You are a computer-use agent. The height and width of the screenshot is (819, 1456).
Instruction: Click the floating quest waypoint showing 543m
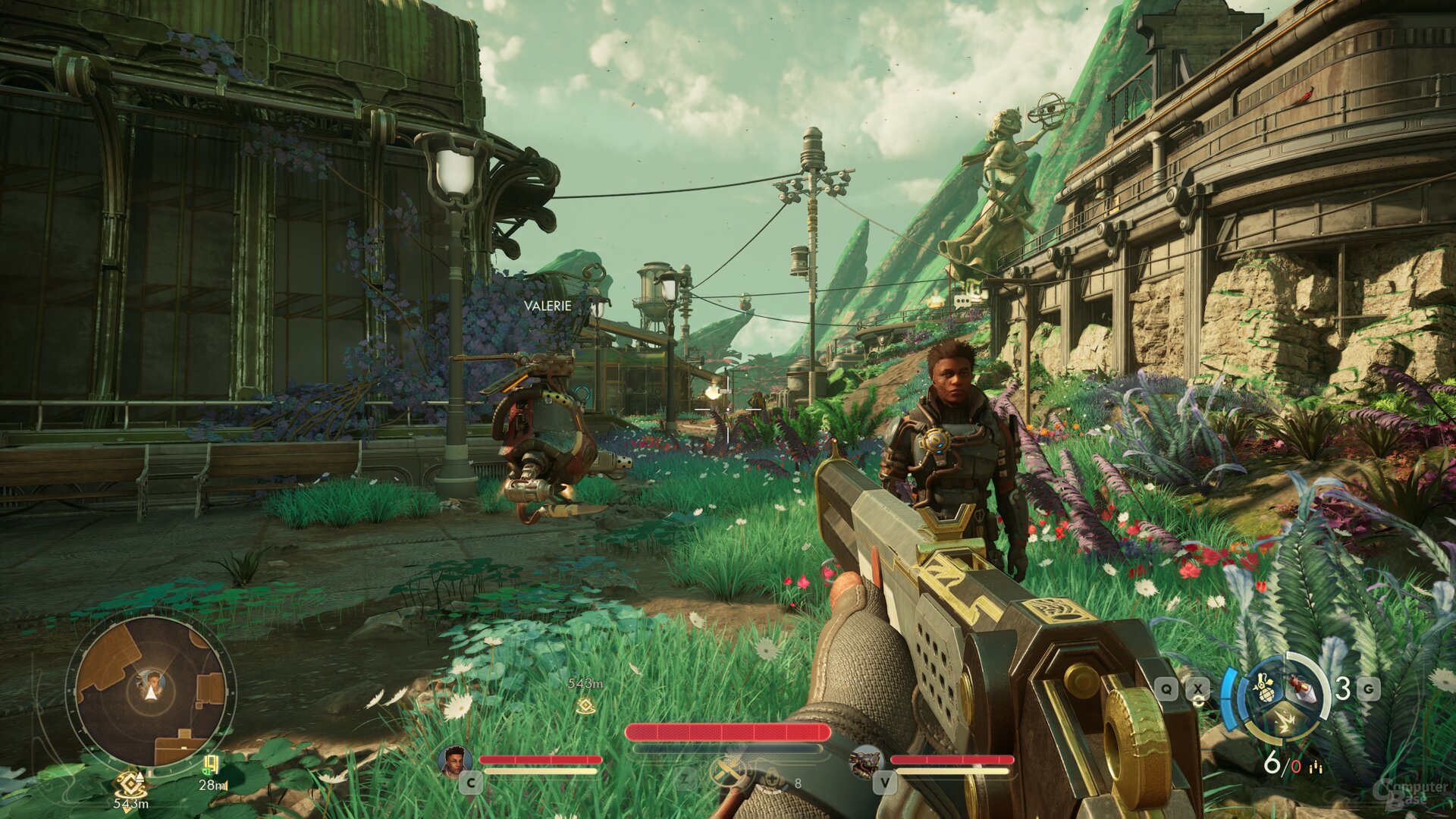585,706
